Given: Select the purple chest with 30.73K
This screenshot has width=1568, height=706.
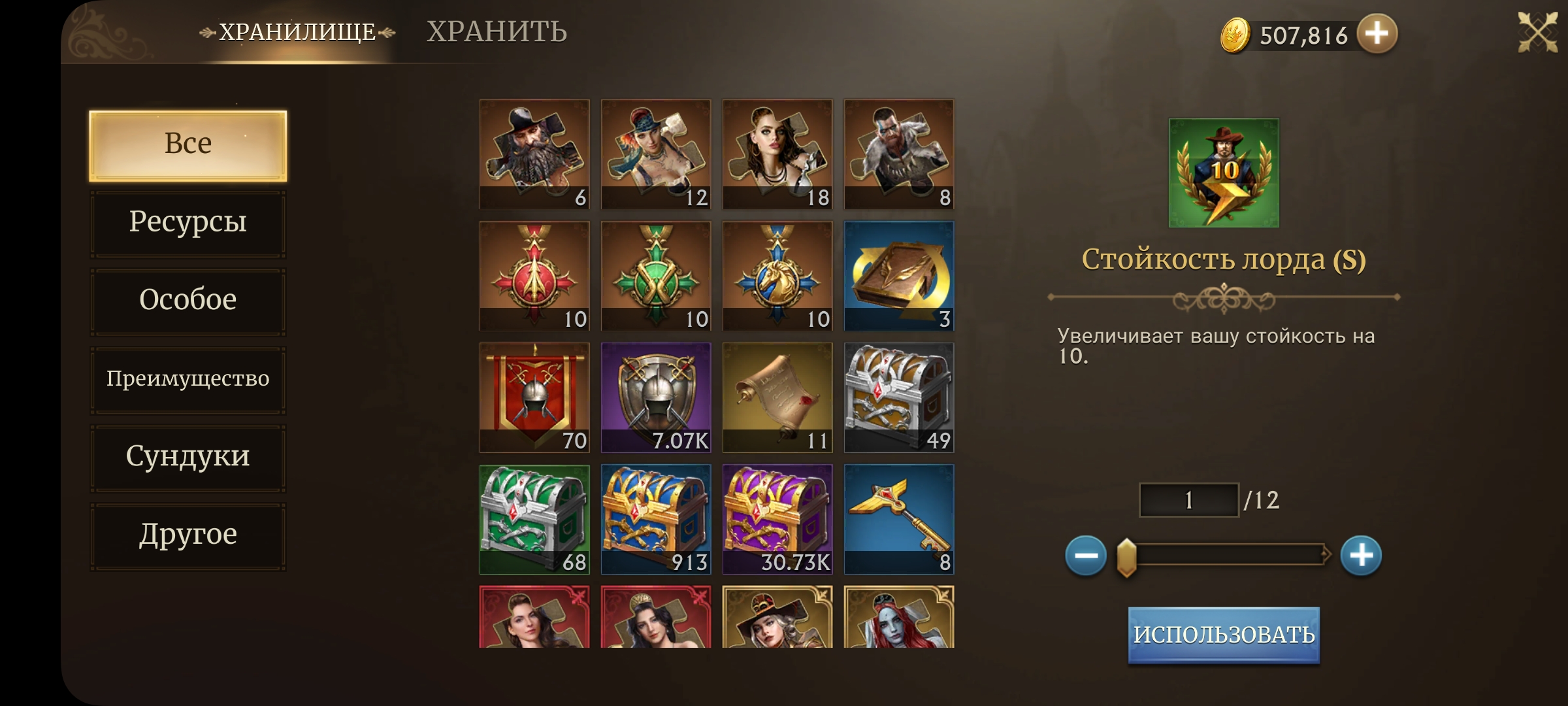Looking at the screenshot, I should click(777, 519).
